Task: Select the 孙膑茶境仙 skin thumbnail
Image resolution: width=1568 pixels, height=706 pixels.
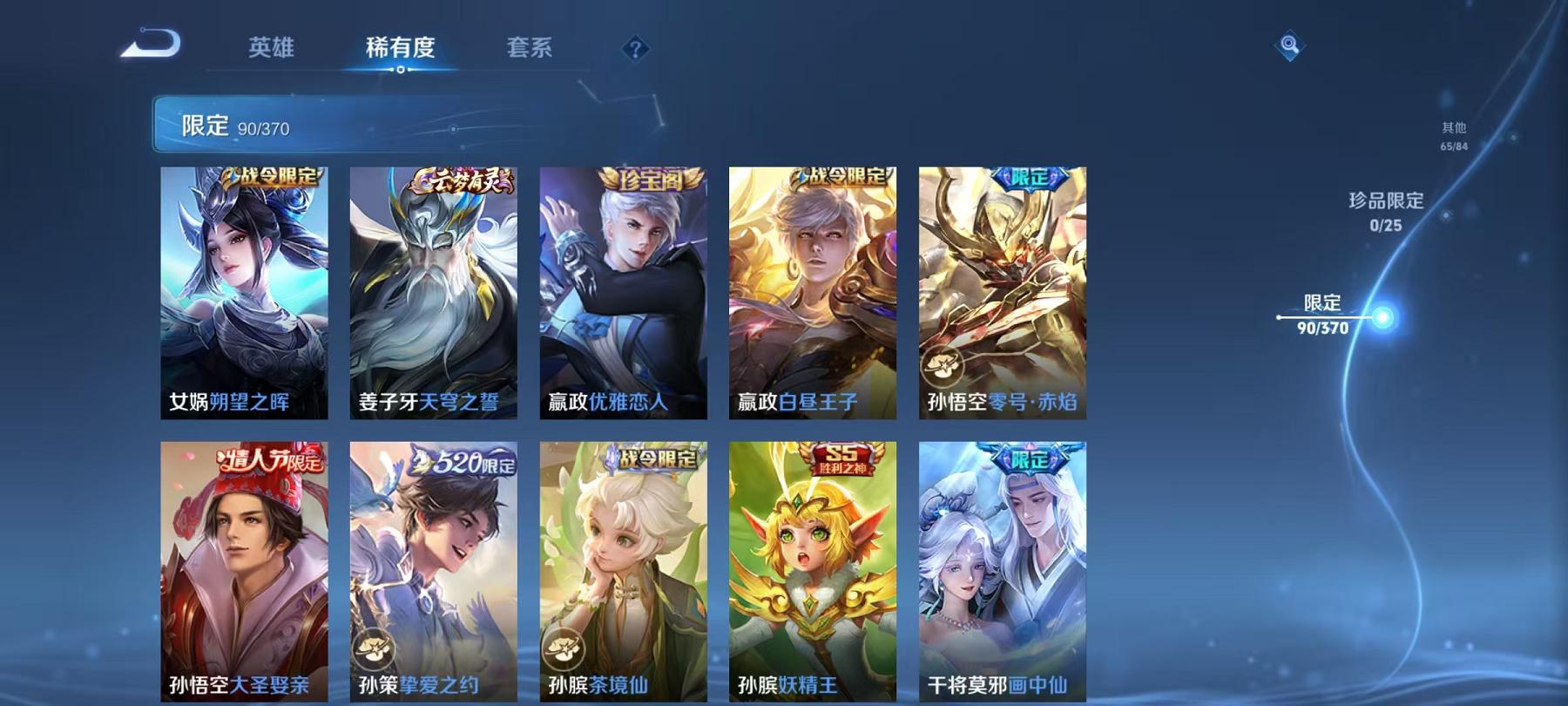Action: coord(624,567)
